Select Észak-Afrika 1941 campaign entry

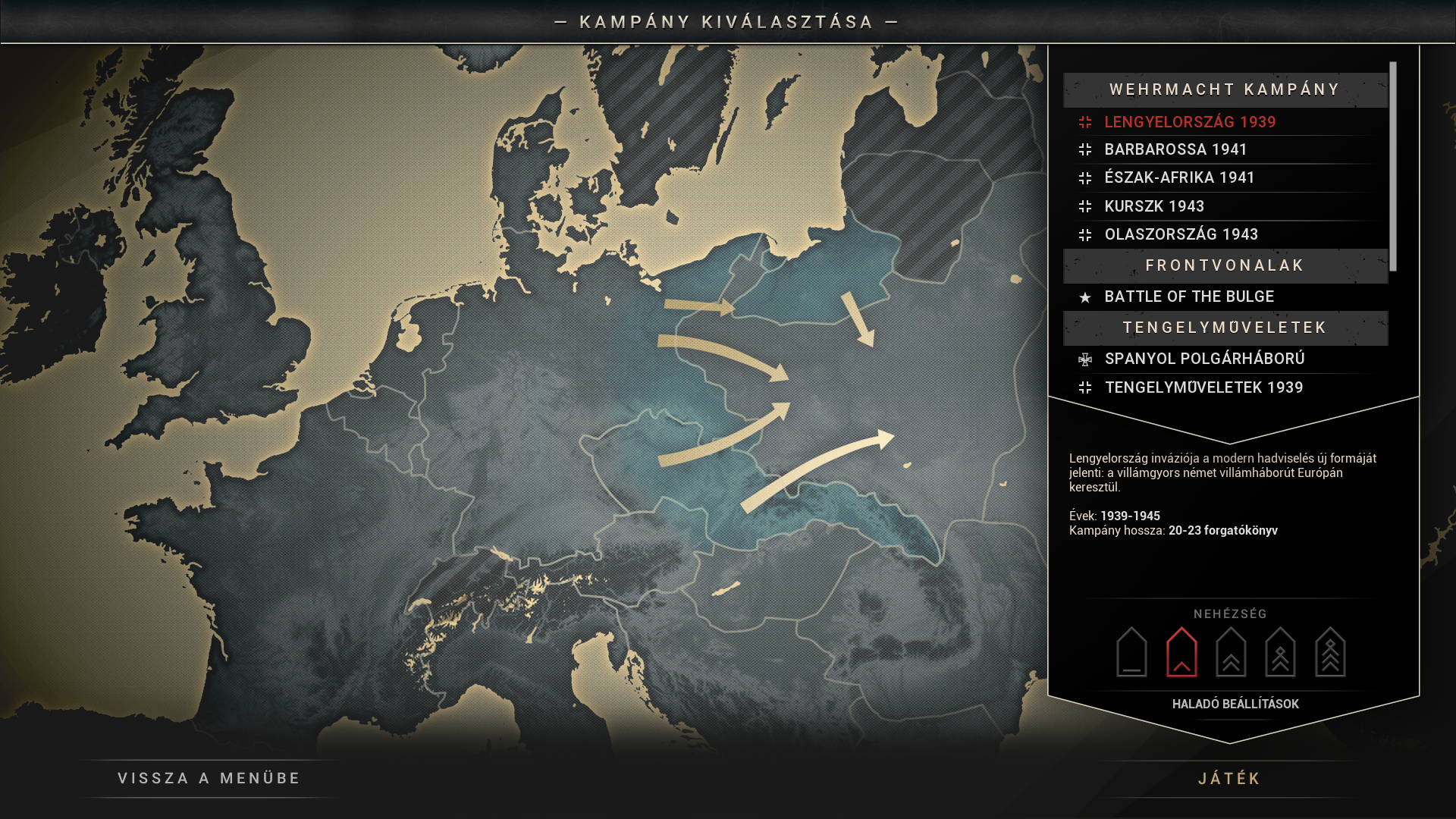pyautogui.click(x=1179, y=177)
